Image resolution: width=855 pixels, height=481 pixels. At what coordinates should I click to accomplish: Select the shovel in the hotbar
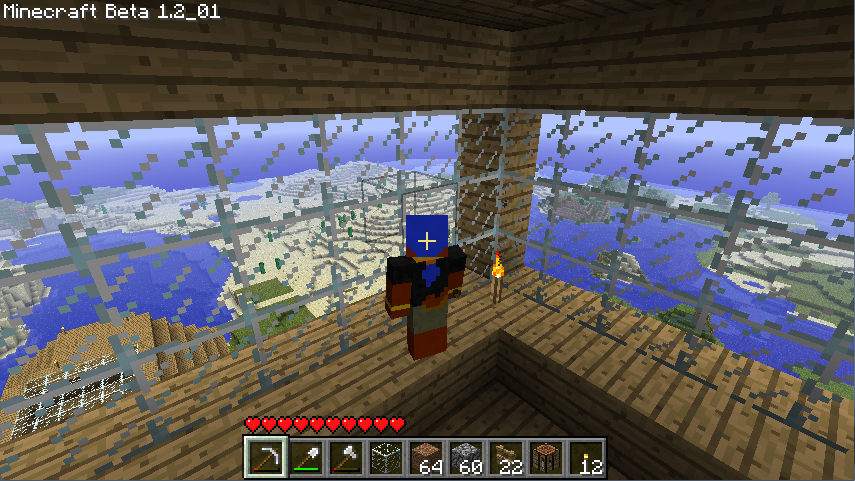tap(305, 458)
